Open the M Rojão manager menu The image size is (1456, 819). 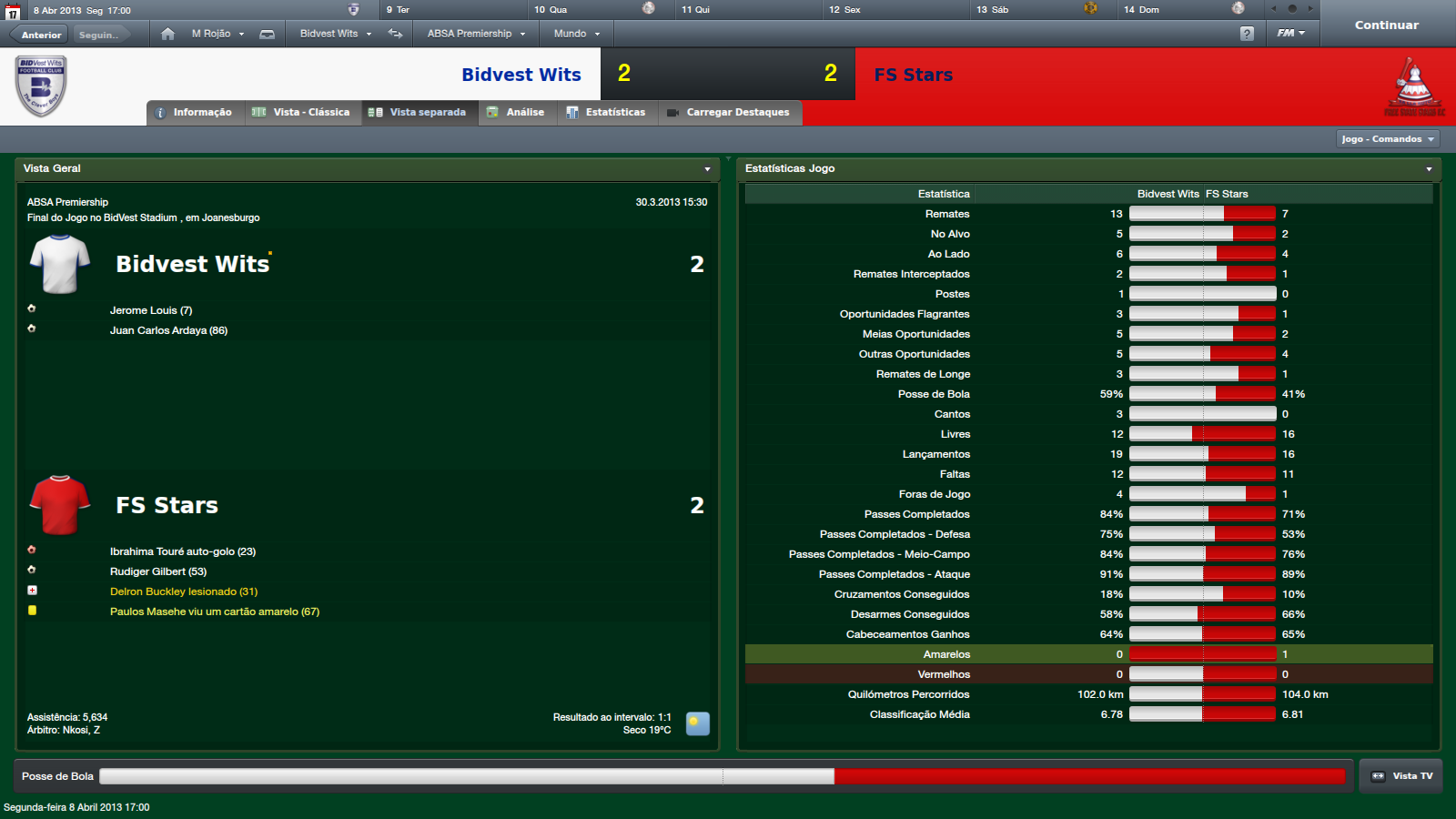click(217, 34)
